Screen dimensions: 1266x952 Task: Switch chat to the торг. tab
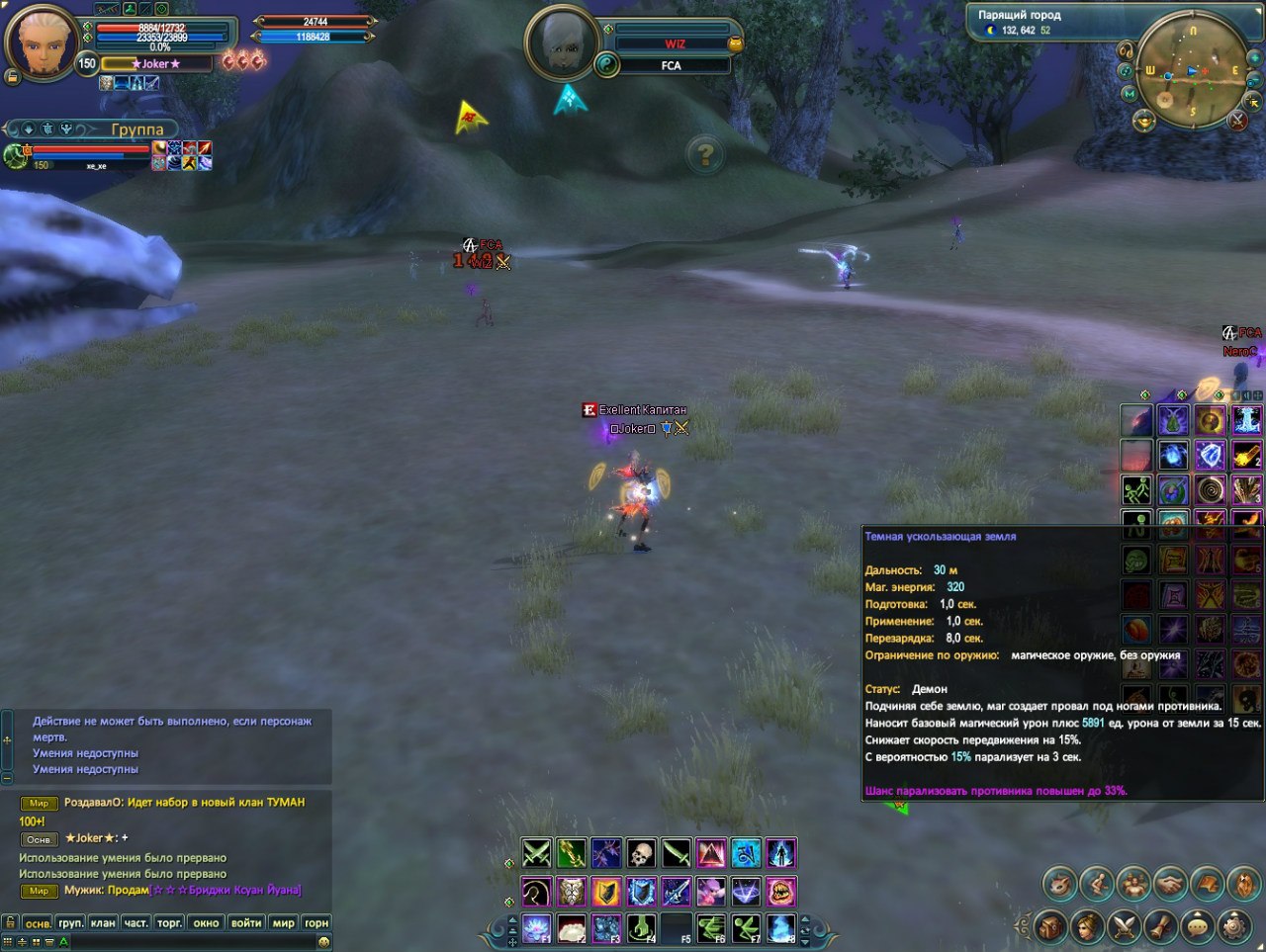[x=169, y=922]
